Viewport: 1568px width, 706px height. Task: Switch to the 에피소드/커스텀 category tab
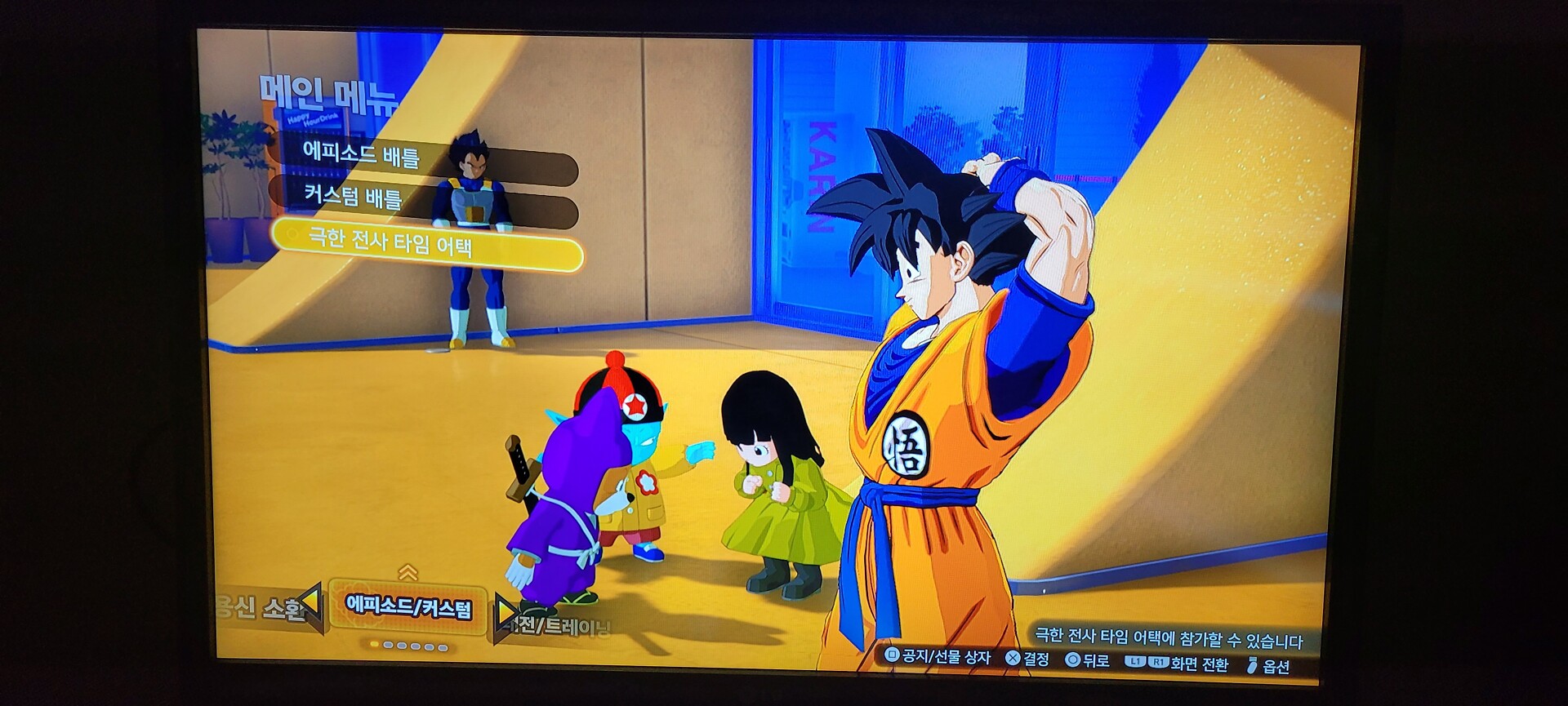[x=408, y=608]
